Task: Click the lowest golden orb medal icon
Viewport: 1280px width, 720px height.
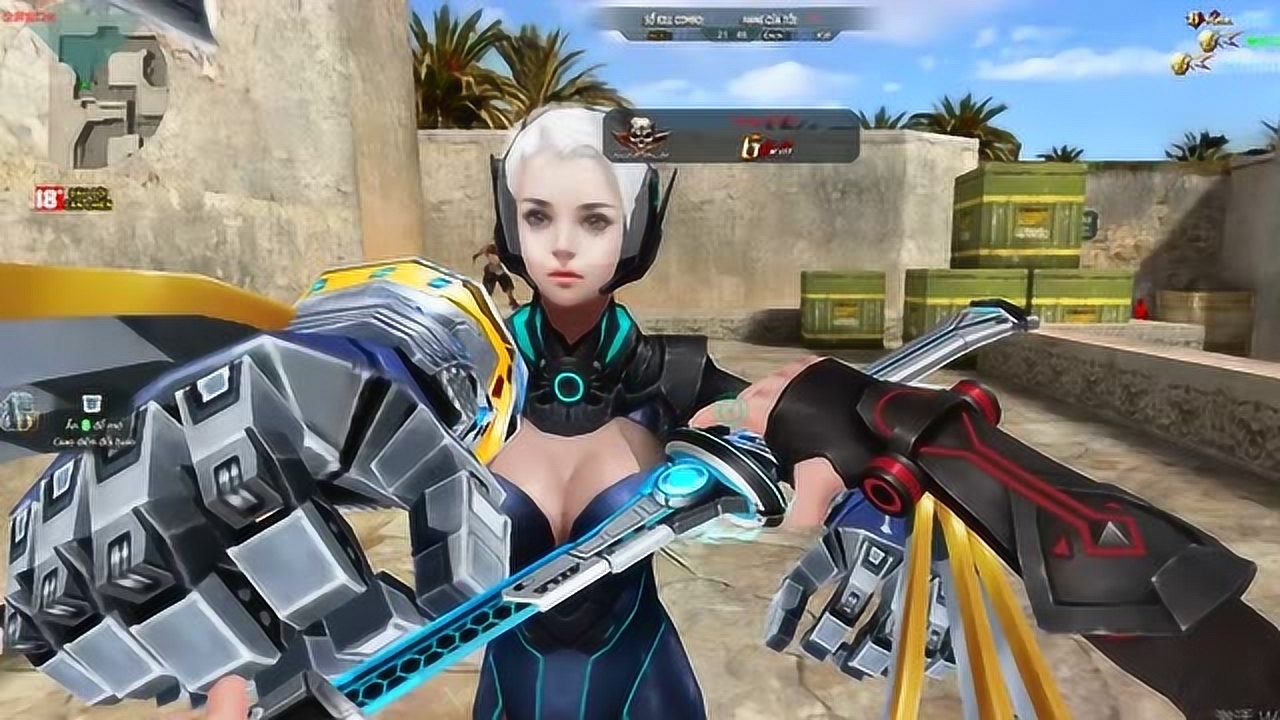Action: [x=1180, y=64]
